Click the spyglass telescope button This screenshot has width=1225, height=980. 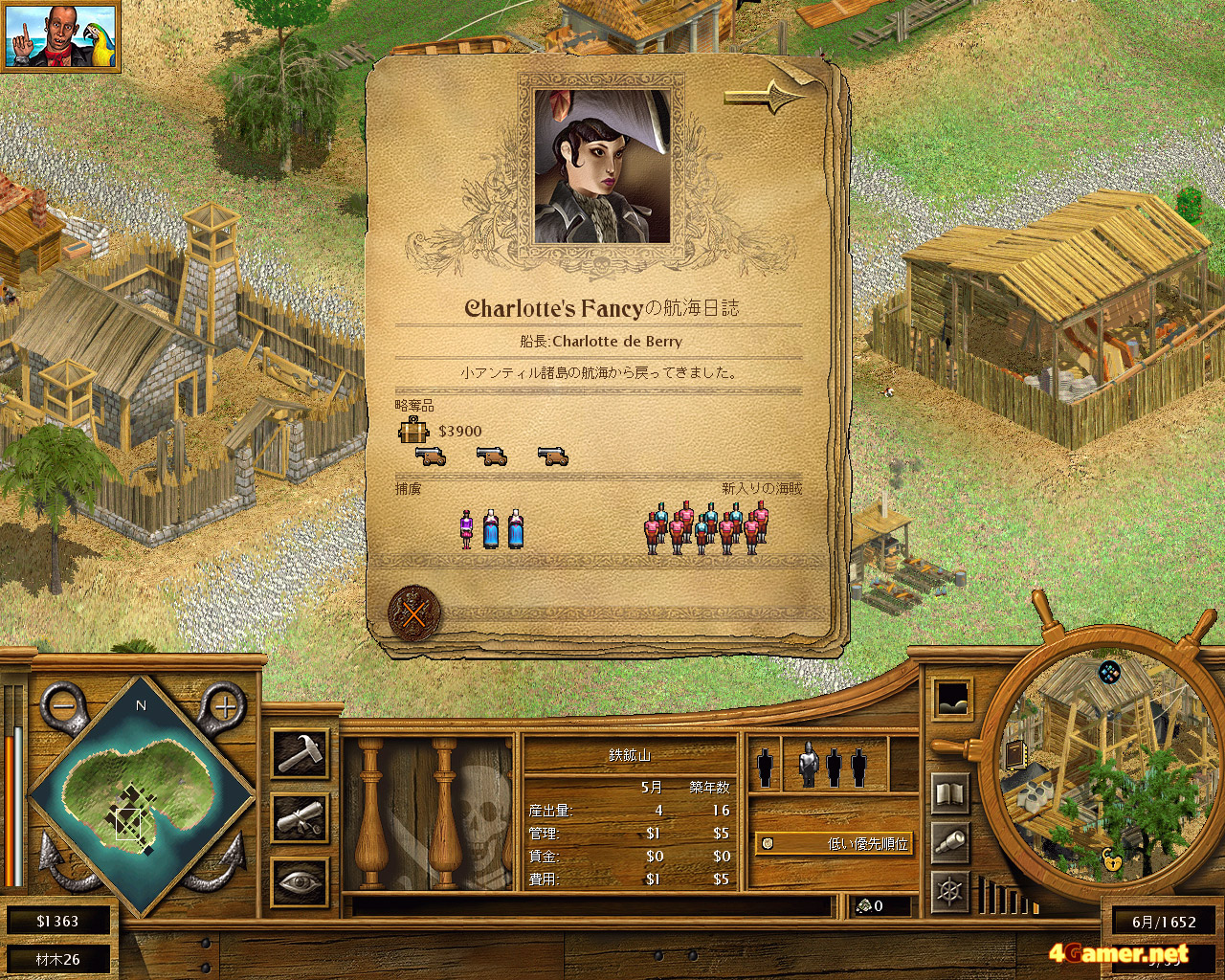[x=950, y=842]
